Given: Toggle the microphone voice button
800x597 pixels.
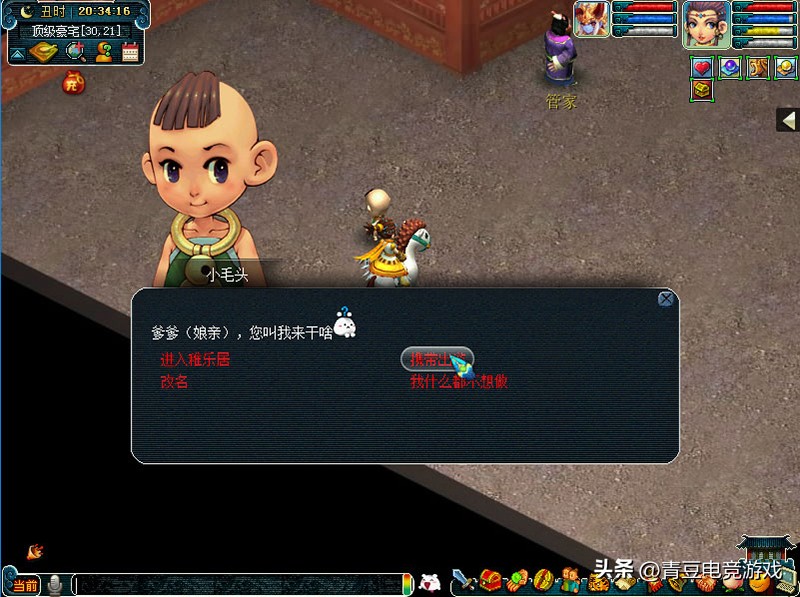Looking at the screenshot, I should [x=56, y=585].
